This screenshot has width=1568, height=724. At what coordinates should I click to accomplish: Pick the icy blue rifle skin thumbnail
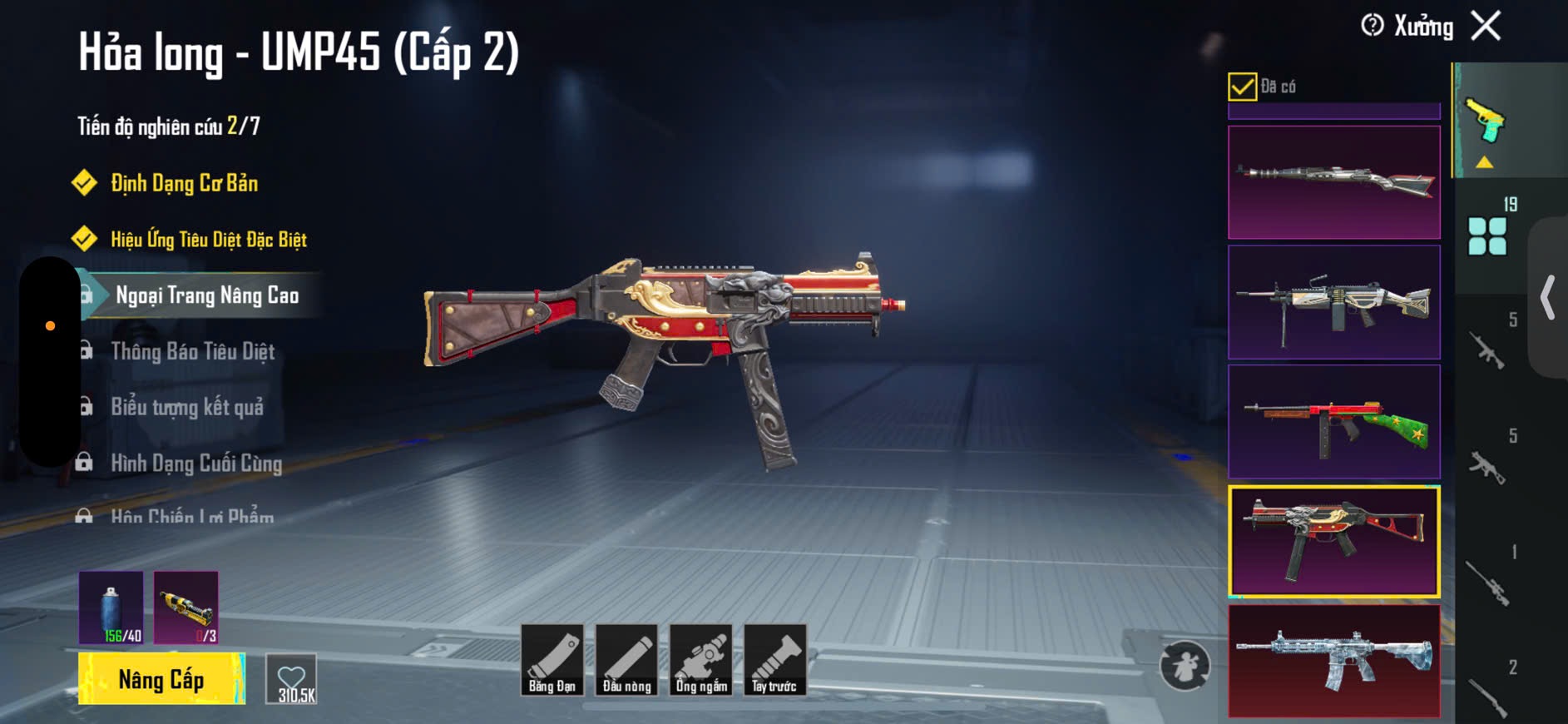pos(1333,660)
